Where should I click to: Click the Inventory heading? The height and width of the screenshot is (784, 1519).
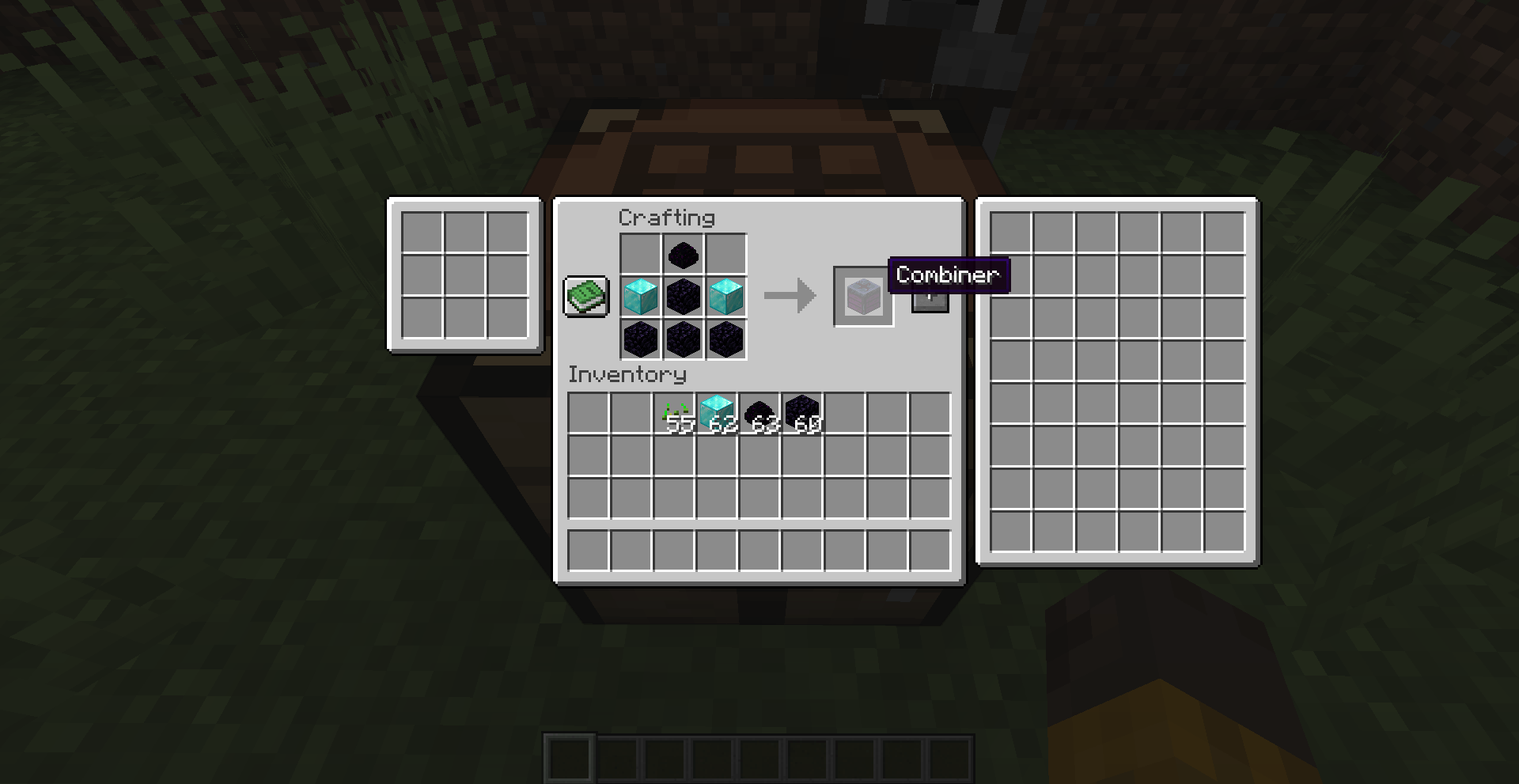627,374
